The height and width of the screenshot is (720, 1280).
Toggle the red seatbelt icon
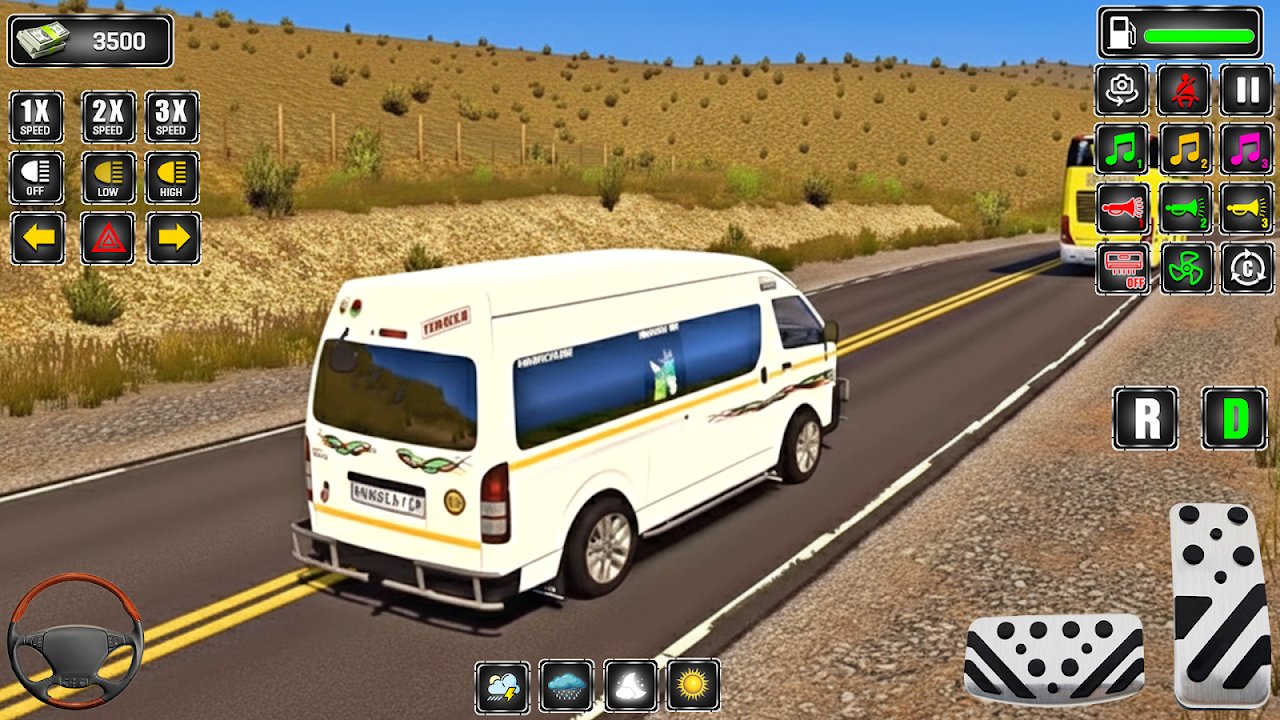1184,90
